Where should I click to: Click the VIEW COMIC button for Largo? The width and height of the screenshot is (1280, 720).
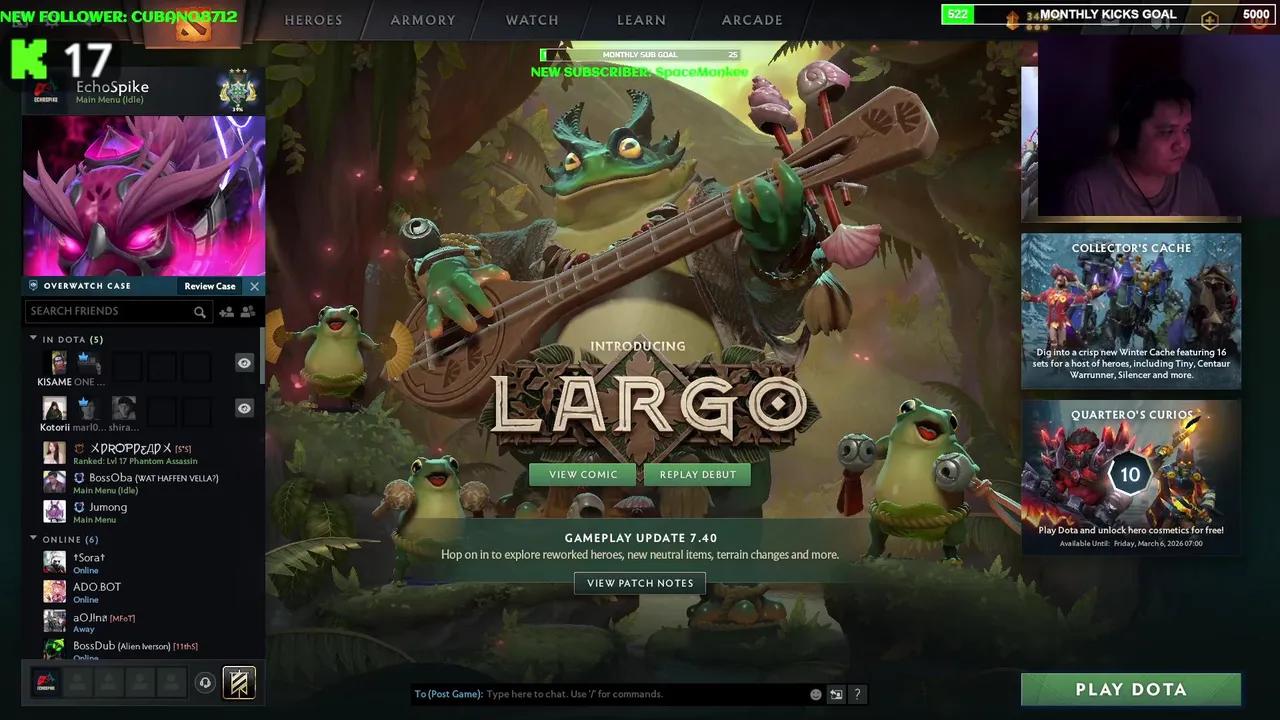click(582, 474)
